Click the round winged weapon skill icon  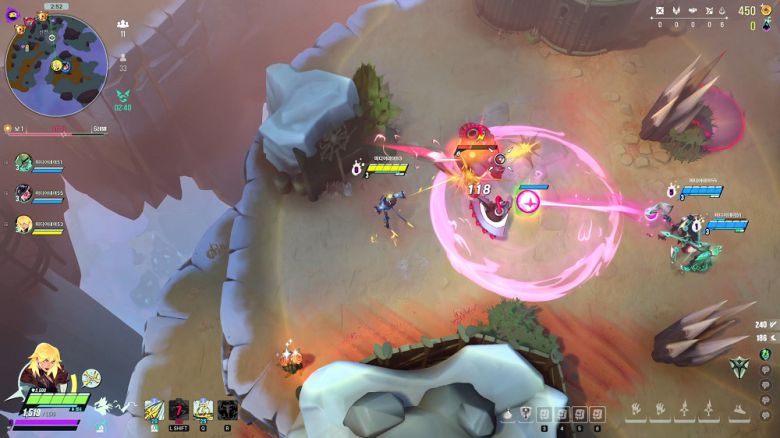(91, 378)
